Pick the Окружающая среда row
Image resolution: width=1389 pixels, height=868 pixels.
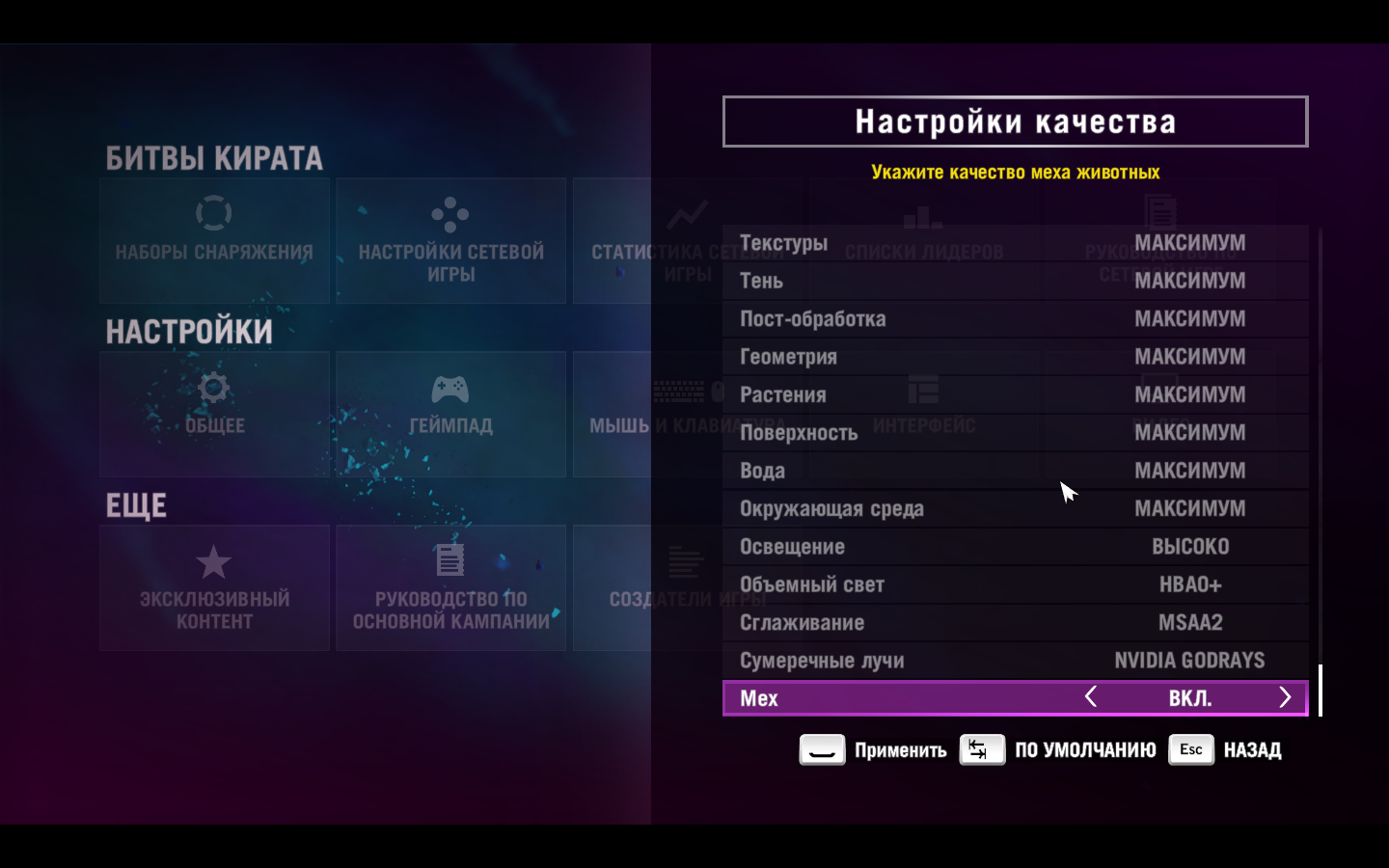(x=1015, y=508)
